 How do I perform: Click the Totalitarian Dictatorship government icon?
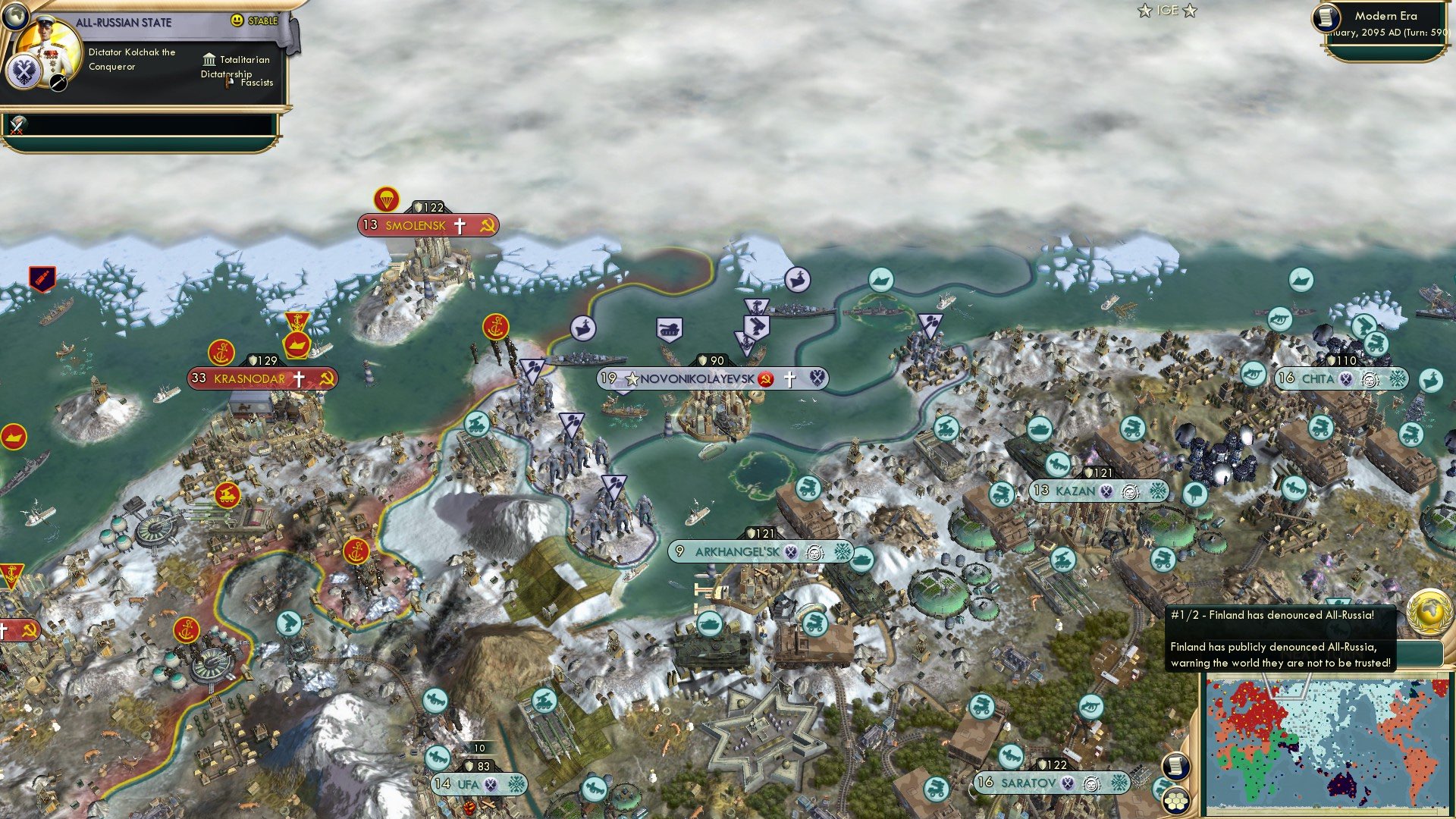(210, 61)
